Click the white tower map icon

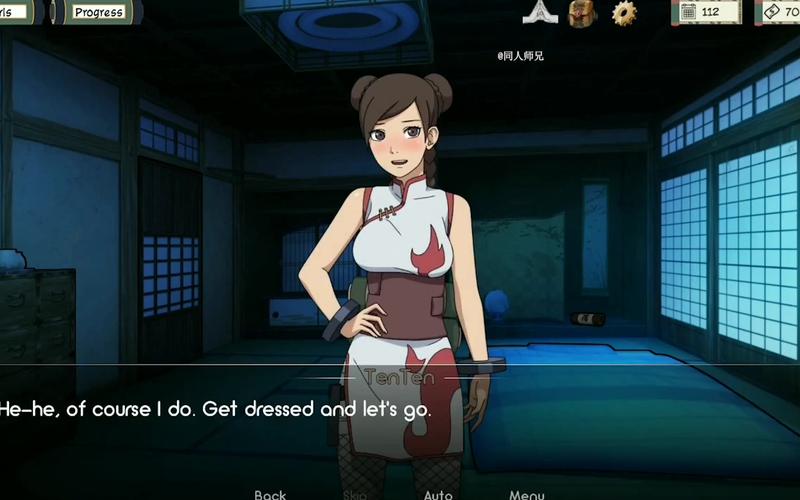pos(538,12)
